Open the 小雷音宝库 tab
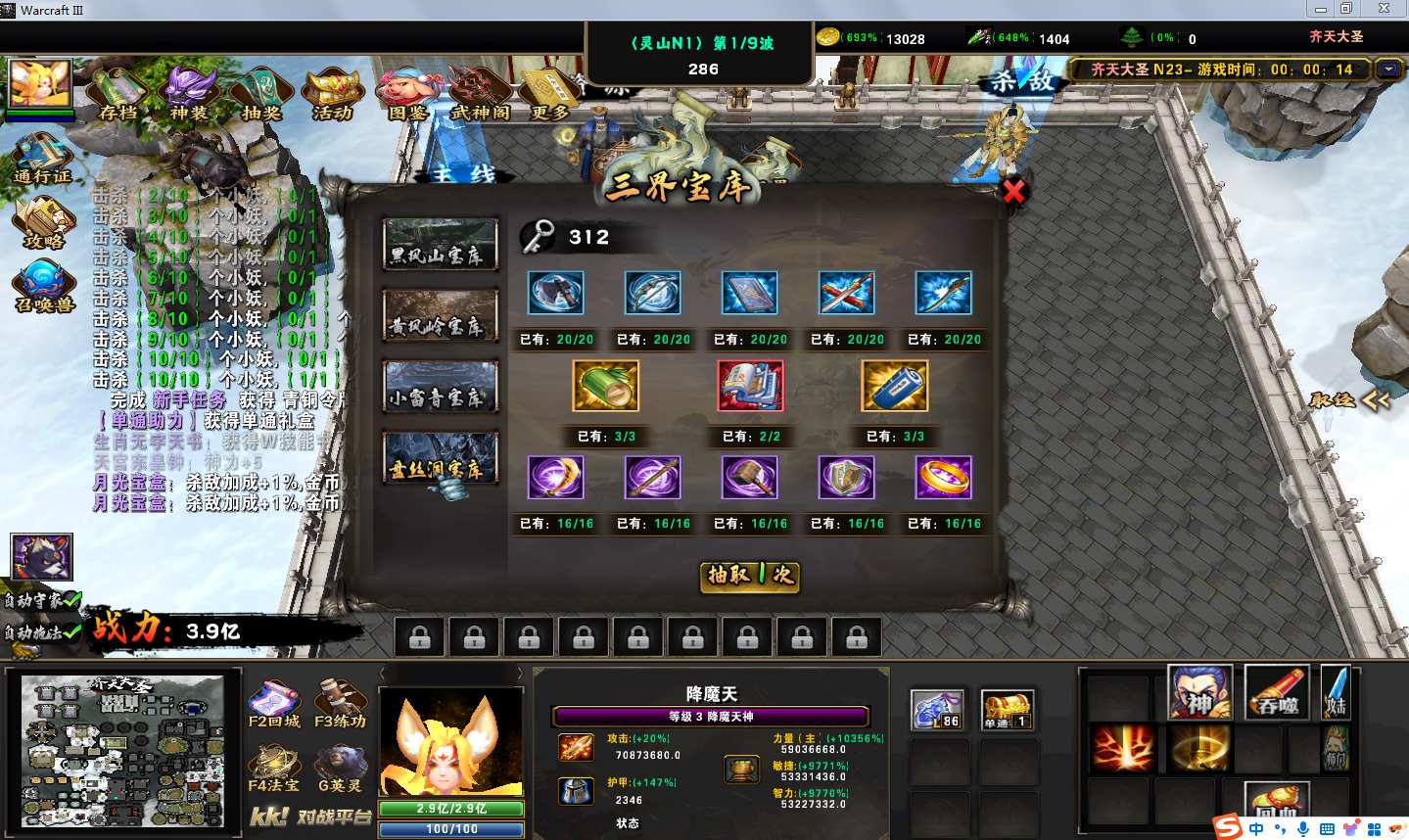This screenshot has height=840, width=1409. pos(440,387)
